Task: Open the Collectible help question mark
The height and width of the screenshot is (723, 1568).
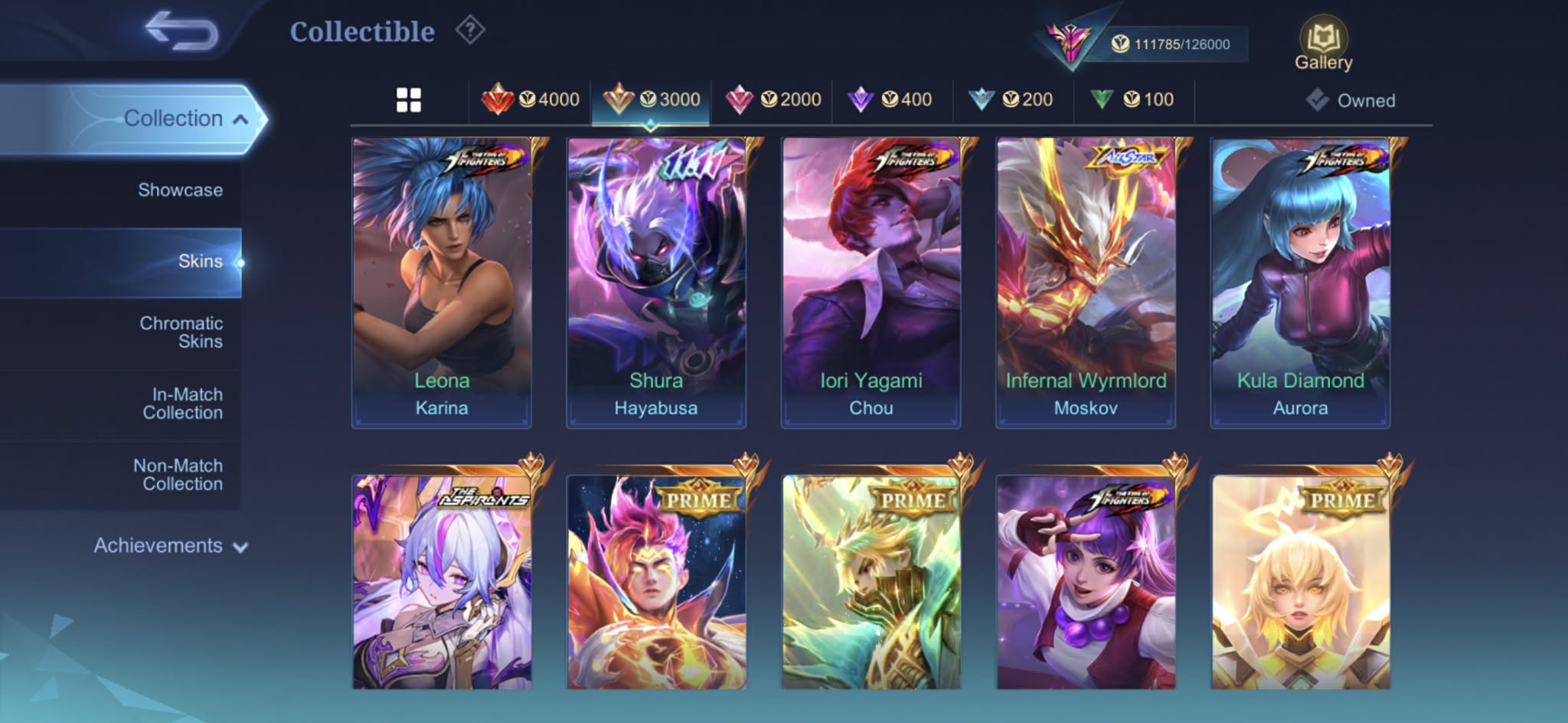Action: (x=470, y=31)
